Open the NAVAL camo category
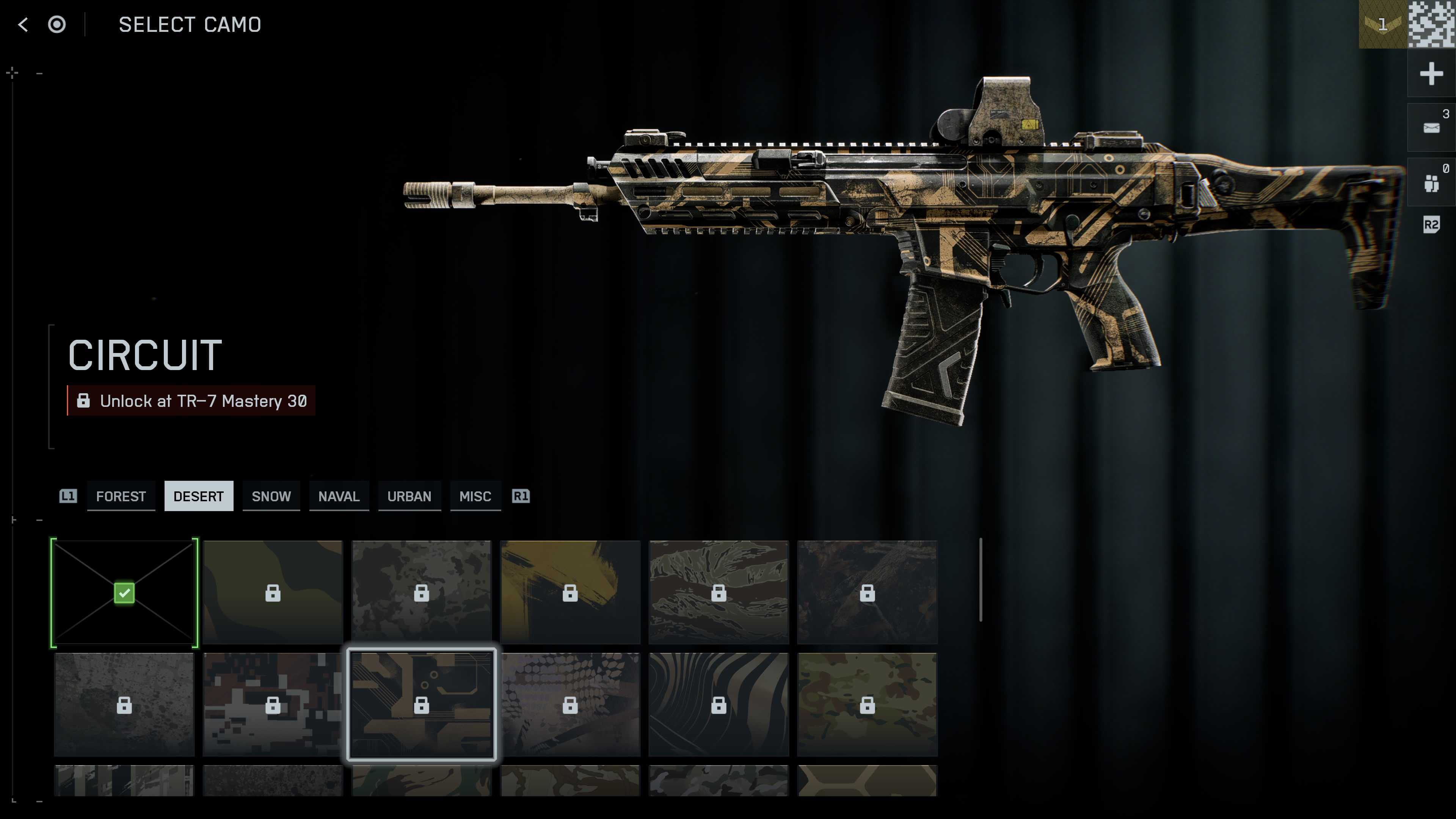This screenshot has width=1456, height=819. [x=339, y=496]
